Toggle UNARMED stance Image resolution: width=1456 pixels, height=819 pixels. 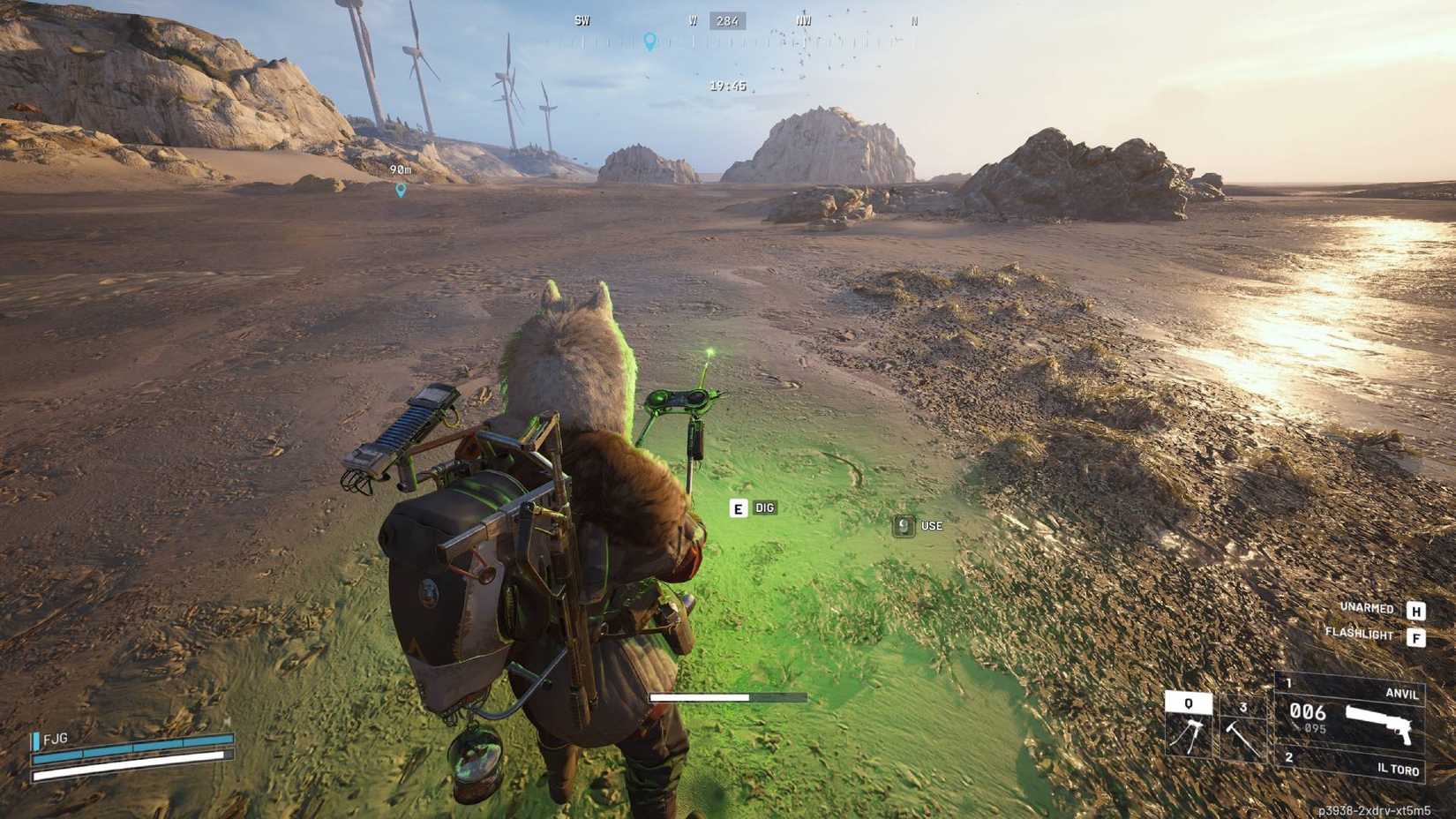point(1367,608)
